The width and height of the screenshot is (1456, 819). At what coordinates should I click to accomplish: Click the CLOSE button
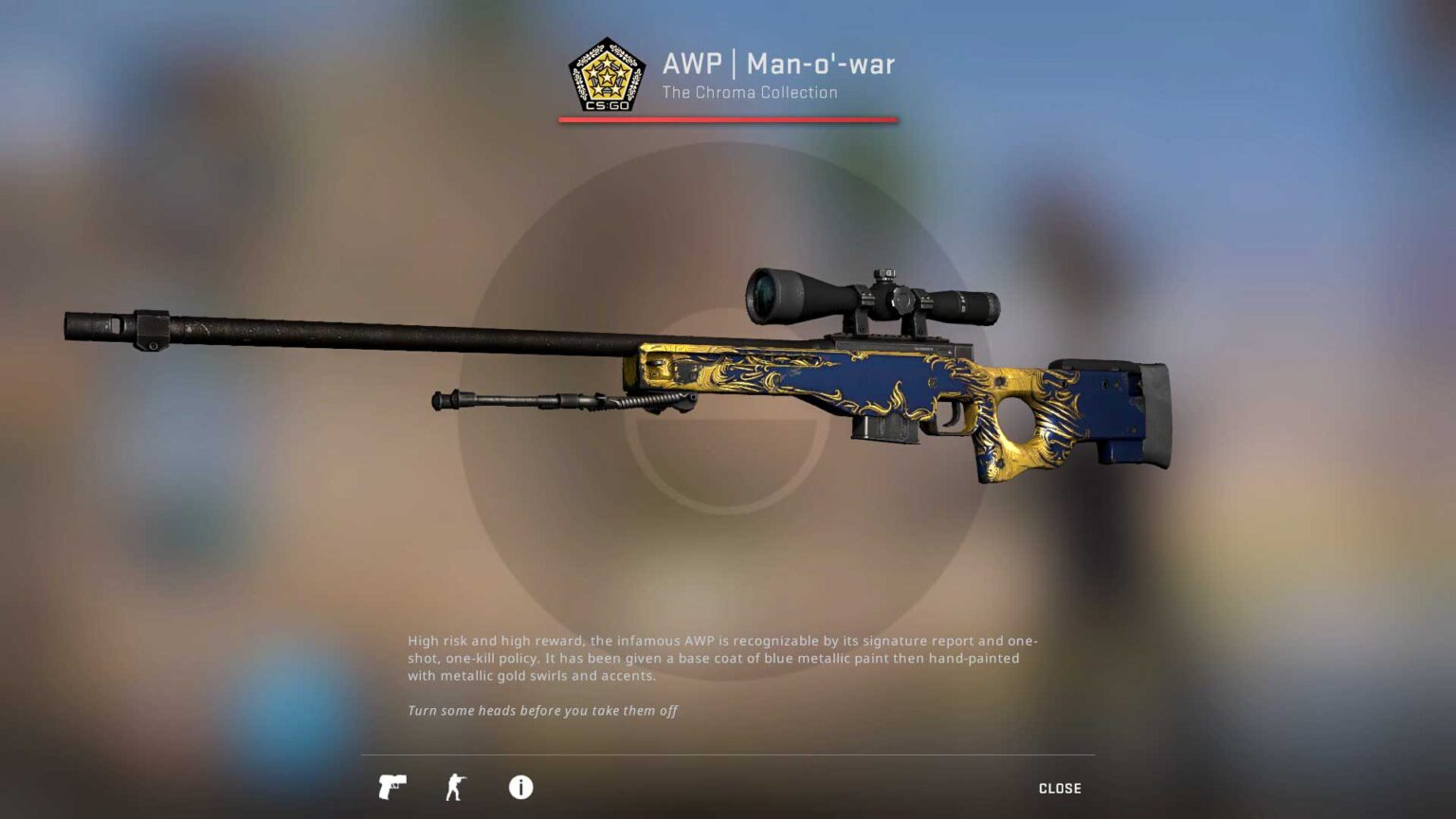pyautogui.click(x=1059, y=788)
